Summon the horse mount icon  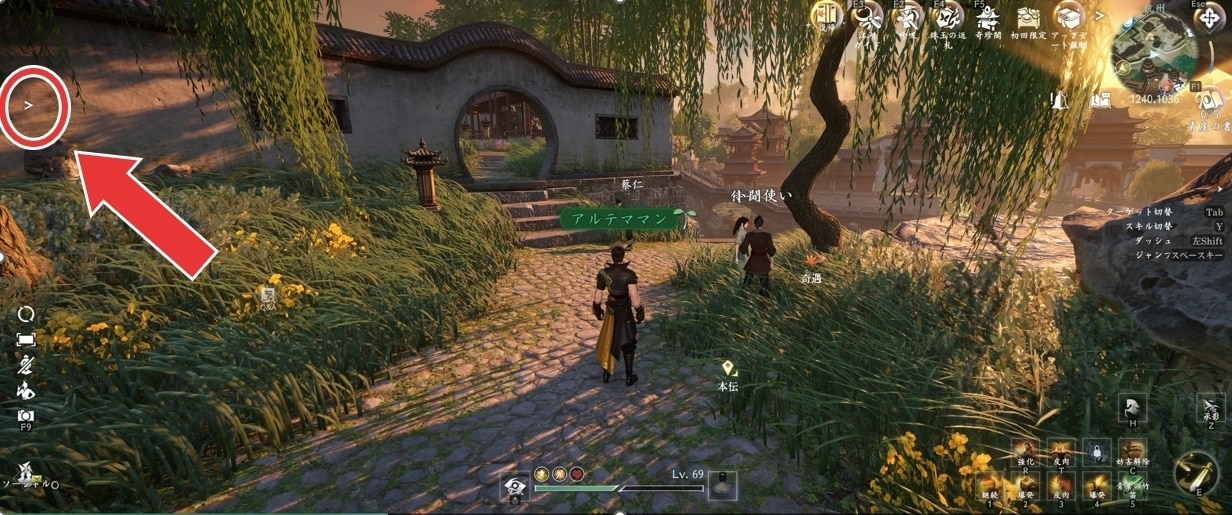[x=1133, y=407]
